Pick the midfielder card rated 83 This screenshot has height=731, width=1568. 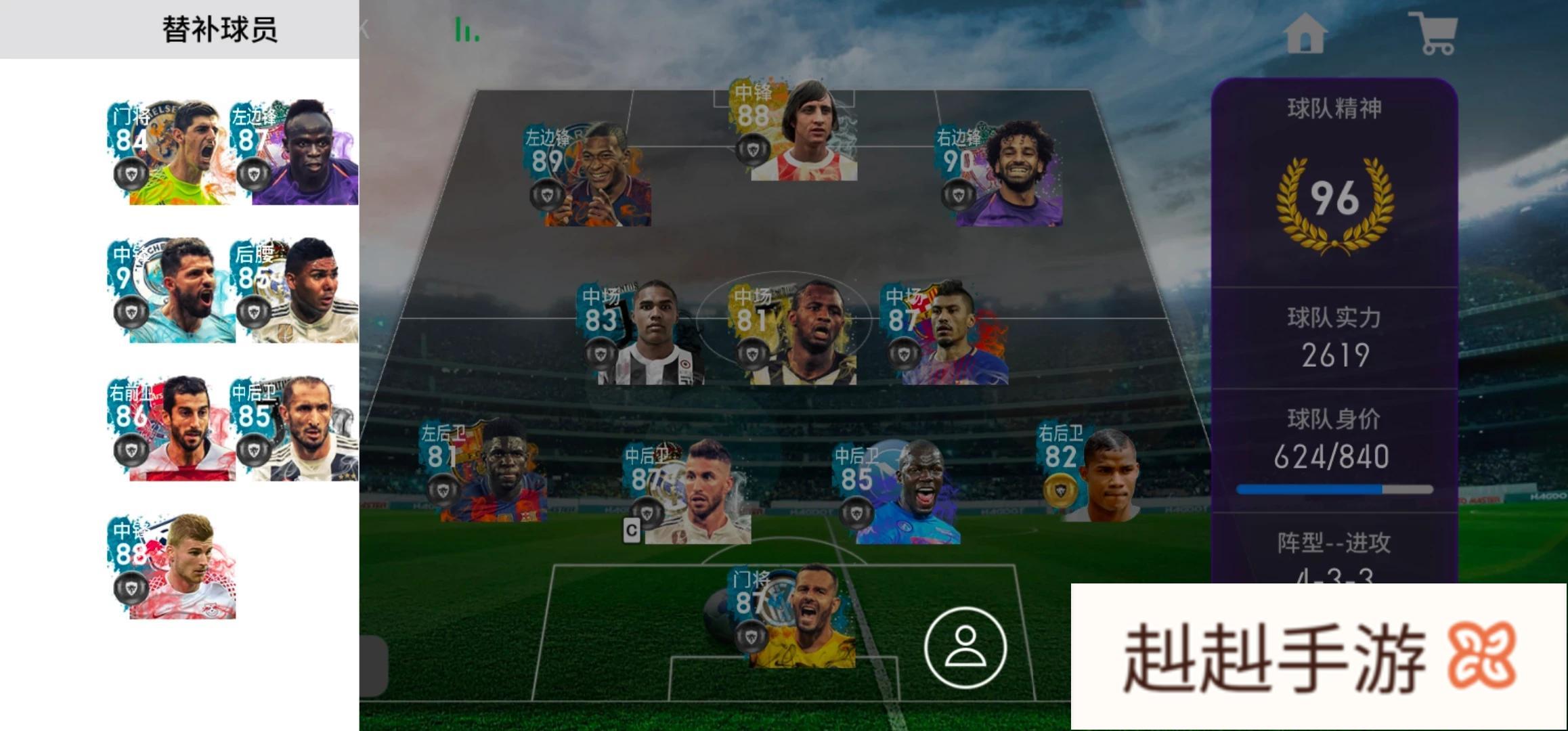coord(640,333)
